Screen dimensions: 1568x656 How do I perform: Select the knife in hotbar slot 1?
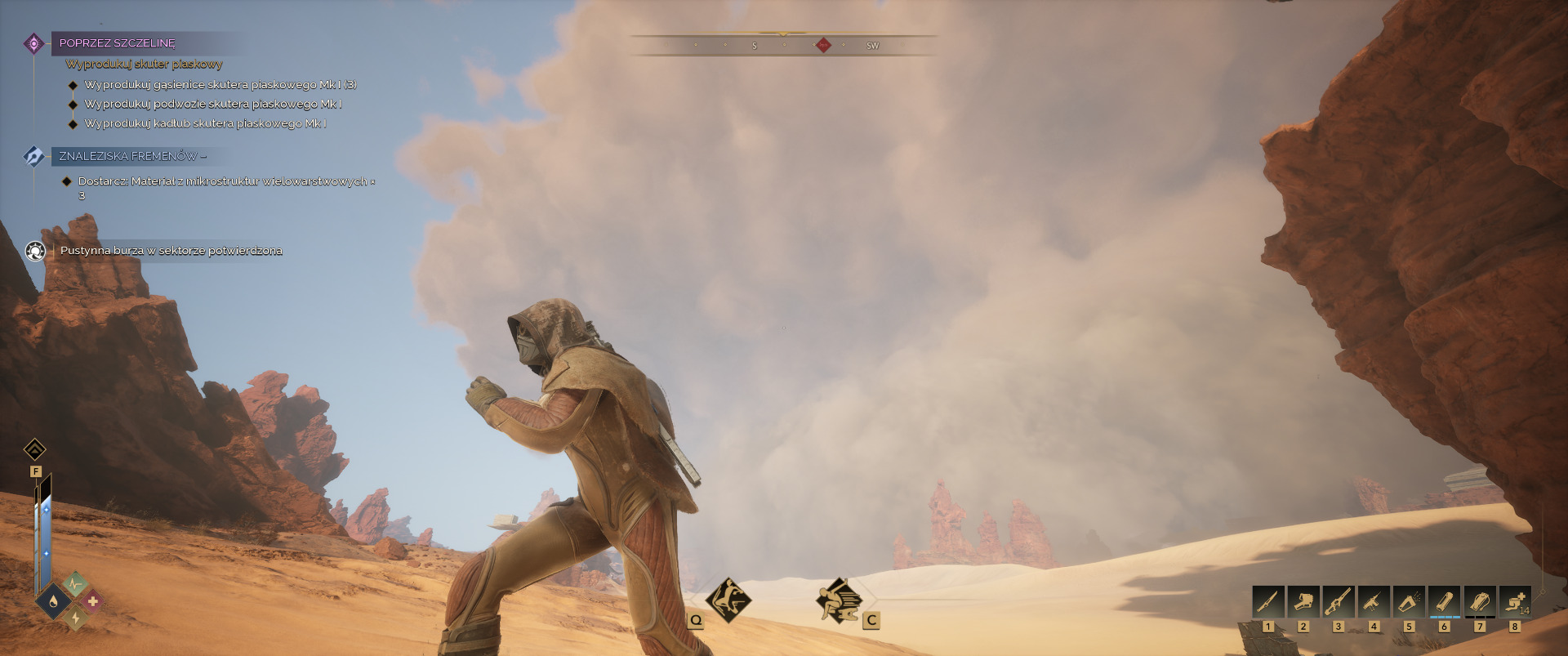1267,602
